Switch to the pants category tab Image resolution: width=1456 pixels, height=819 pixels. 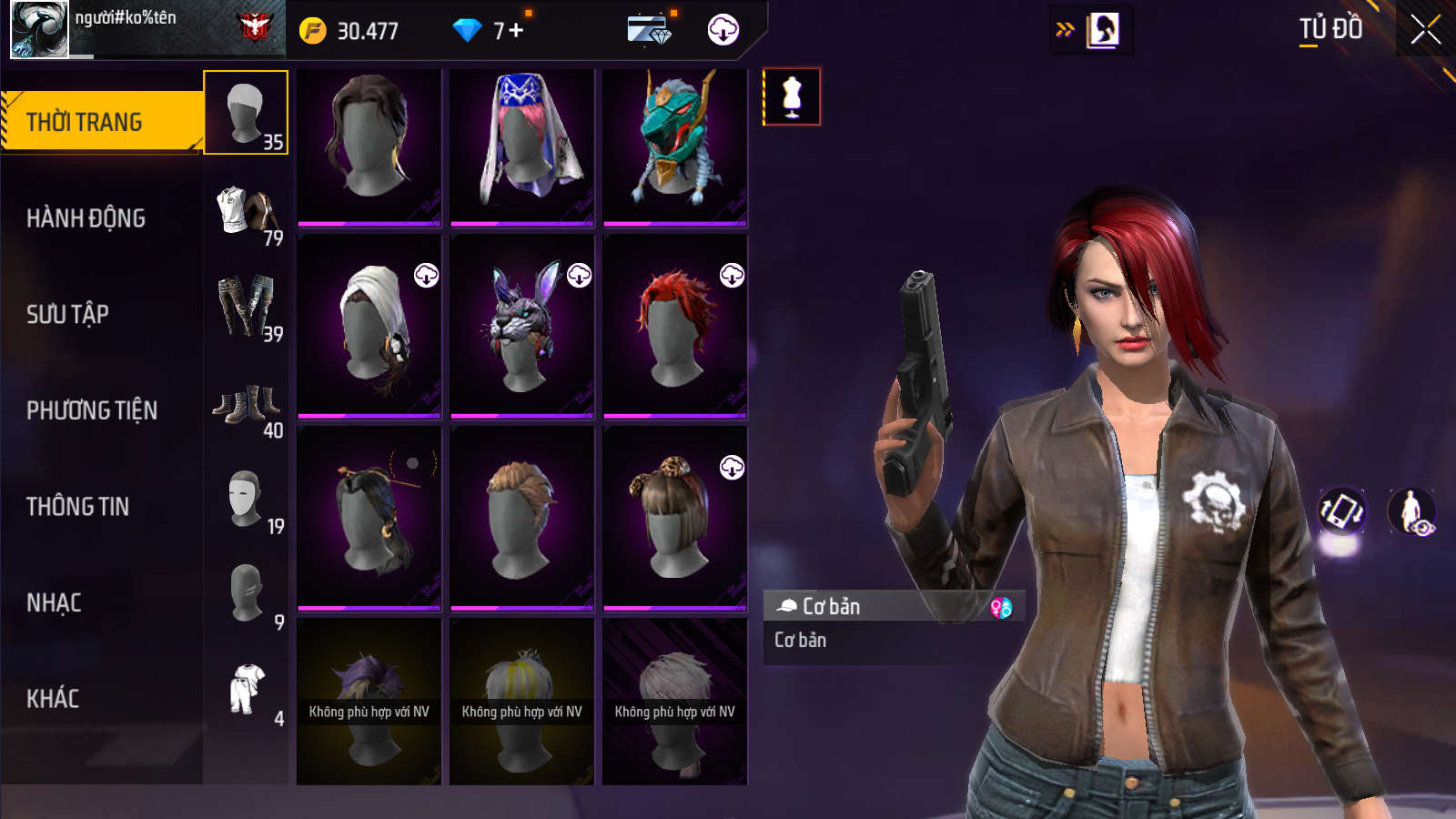coord(246,308)
